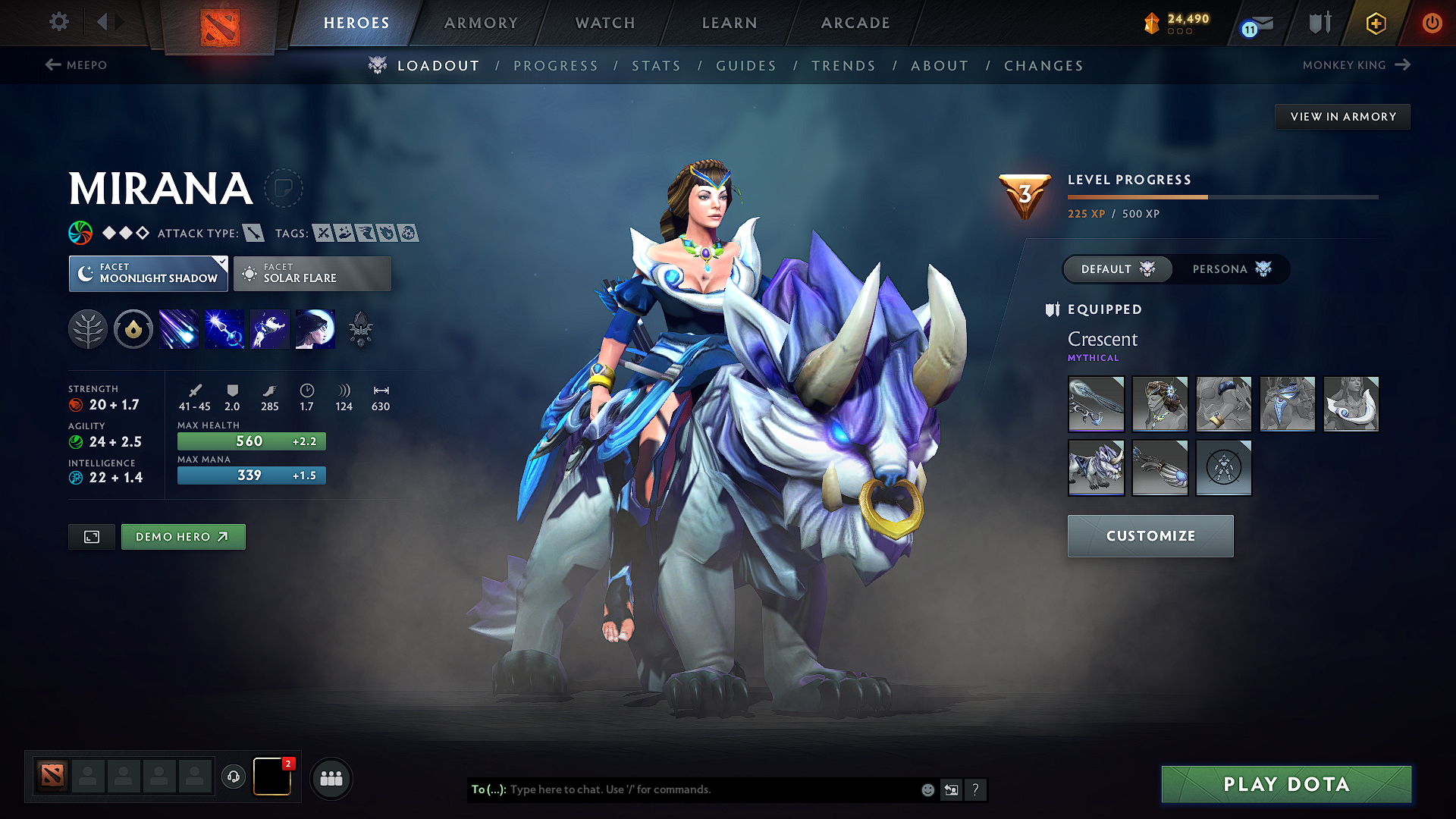Switch to the STATS tab
The width and height of the screenshot is (1456, 819).
coord(656,65)
